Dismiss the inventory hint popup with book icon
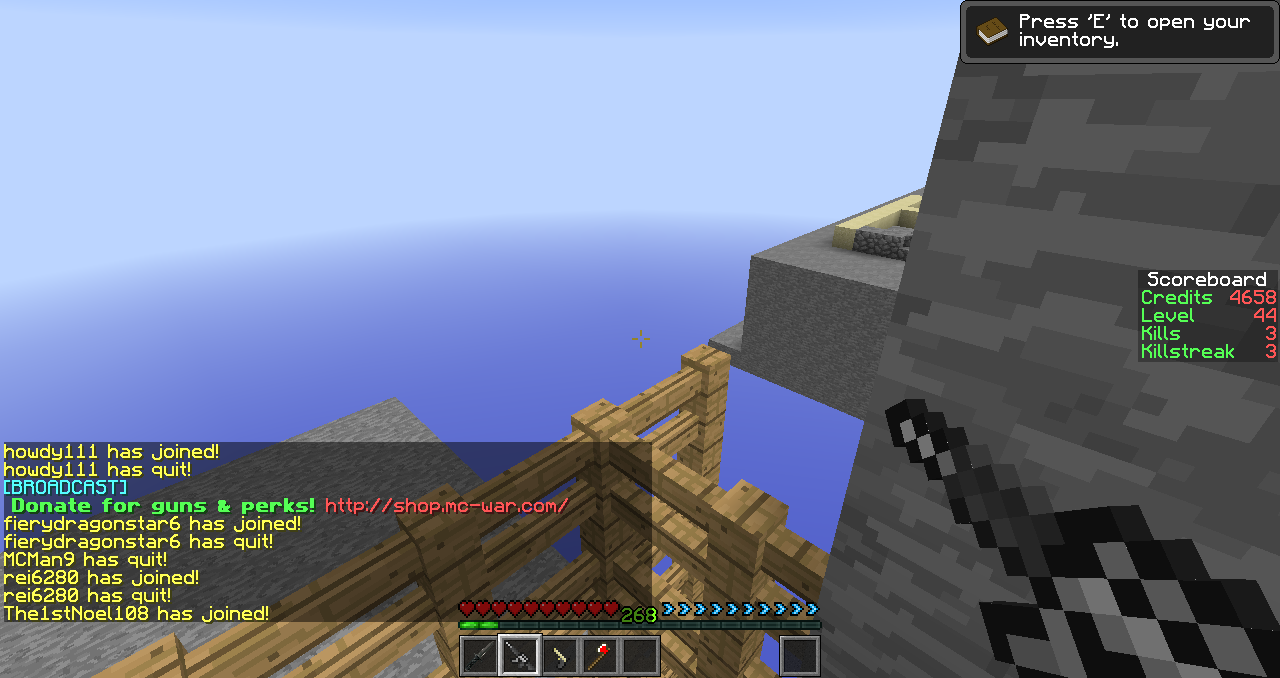 [x=1118, y=31]
